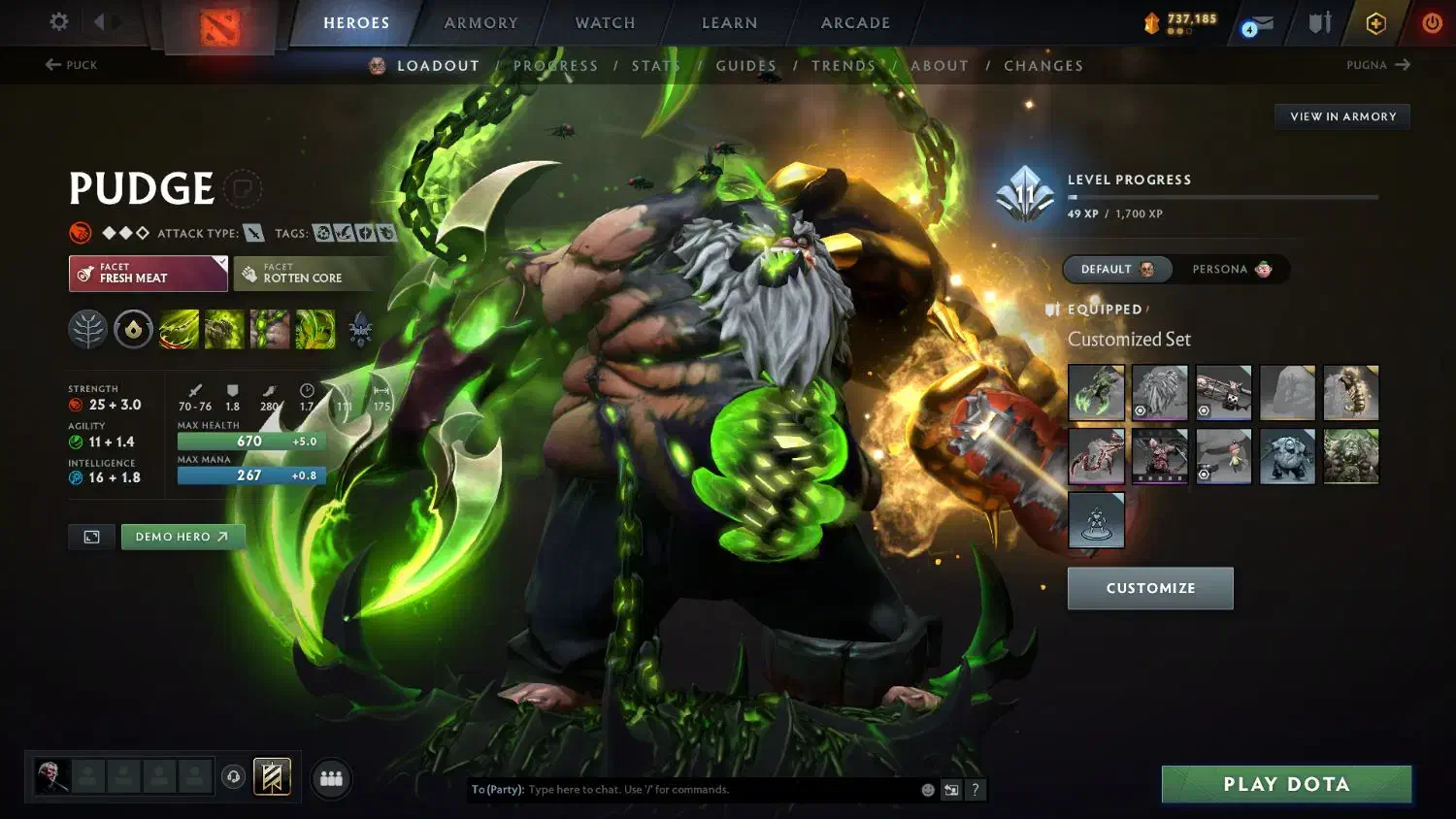Open the Stats section
The height and width of the screenshot is (819, 1456).
(656, 65)
